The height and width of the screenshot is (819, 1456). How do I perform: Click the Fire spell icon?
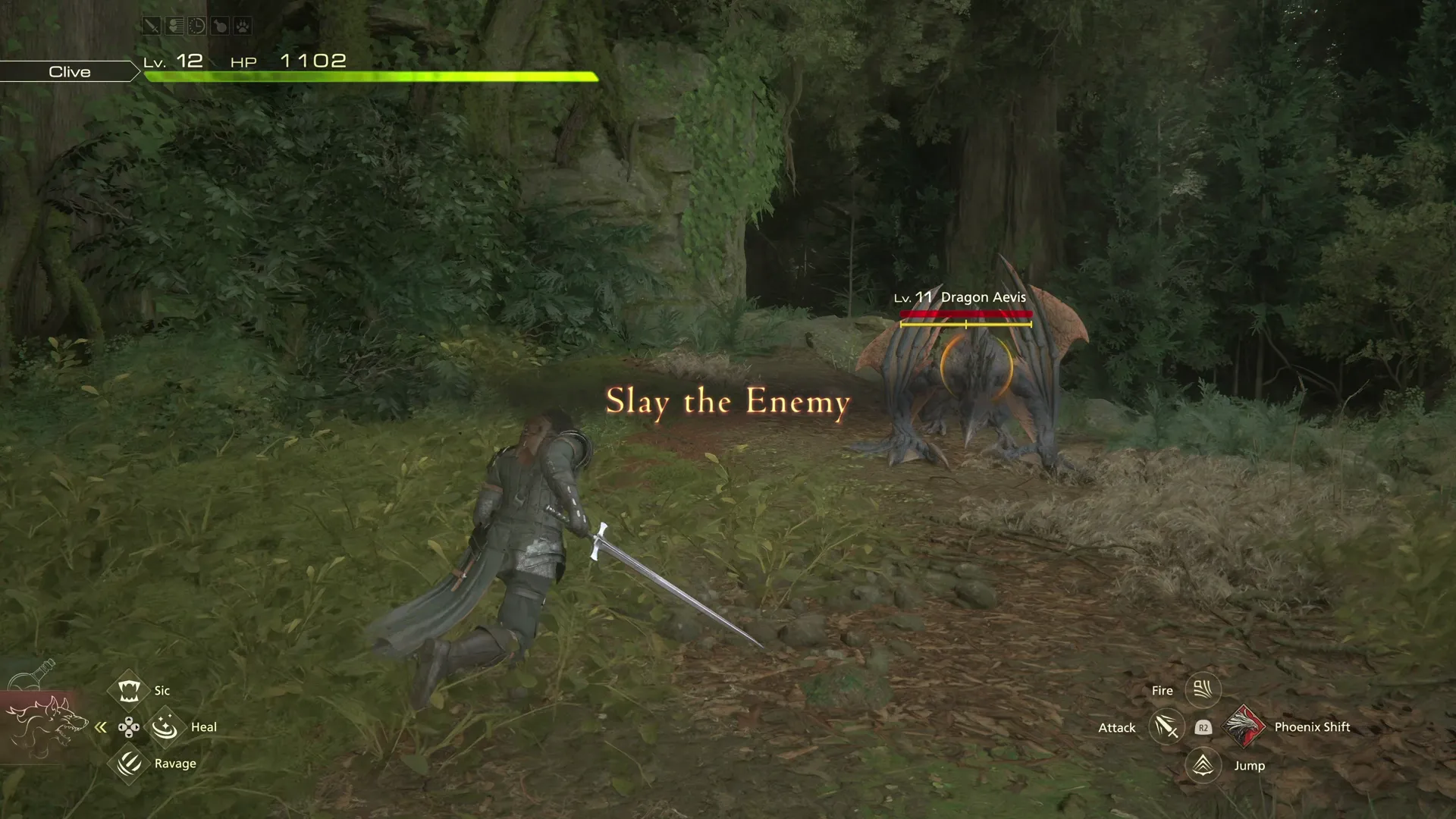(1204, 689)
